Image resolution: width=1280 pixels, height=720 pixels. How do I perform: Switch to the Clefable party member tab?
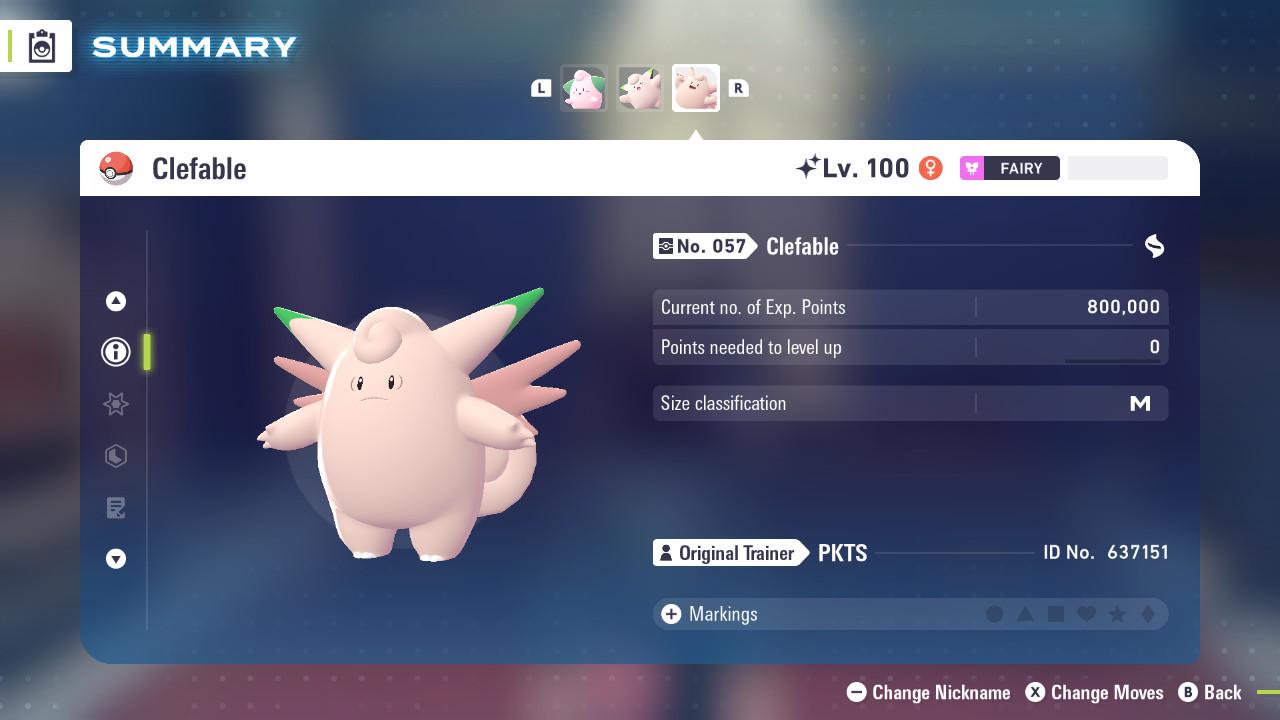(695, 88)
